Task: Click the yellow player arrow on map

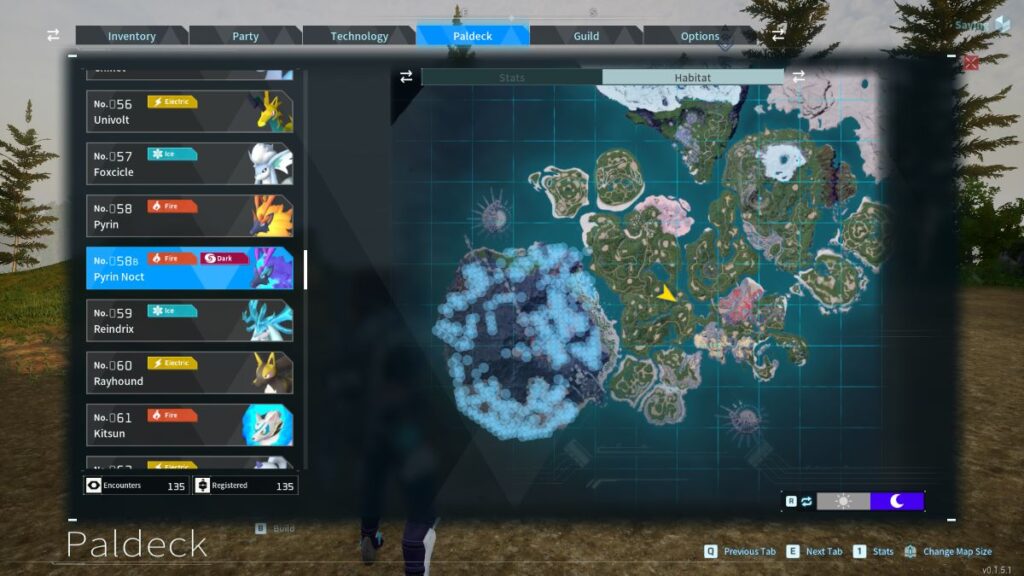Action: coord(667,293)
